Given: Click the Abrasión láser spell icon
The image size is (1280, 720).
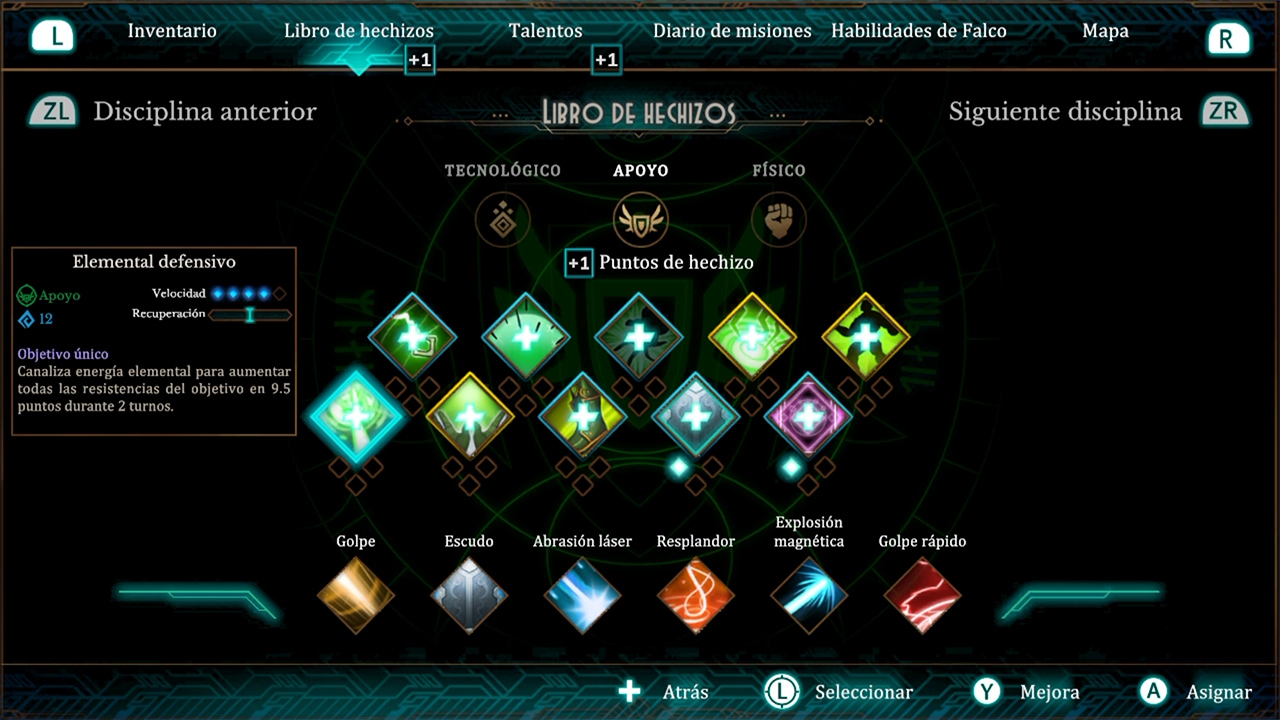Looking at the screenshot, I should (x=583, y=595).
